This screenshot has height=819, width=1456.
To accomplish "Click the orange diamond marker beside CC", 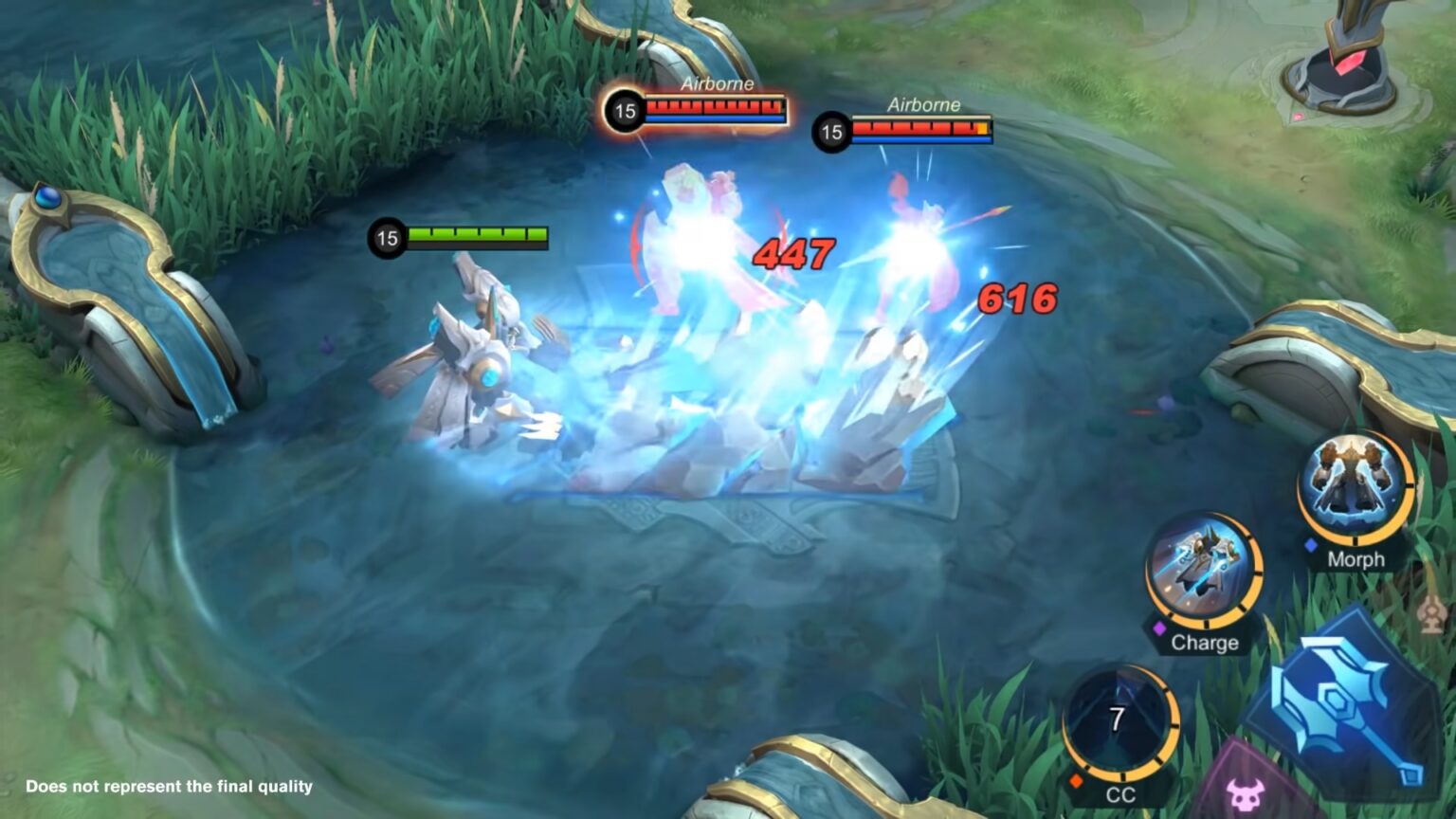I will click(x=1076, y=779).
